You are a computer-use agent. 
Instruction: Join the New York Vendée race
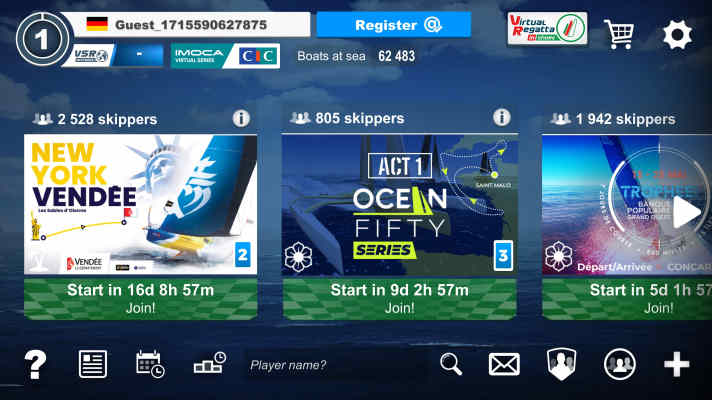(140, 298)
